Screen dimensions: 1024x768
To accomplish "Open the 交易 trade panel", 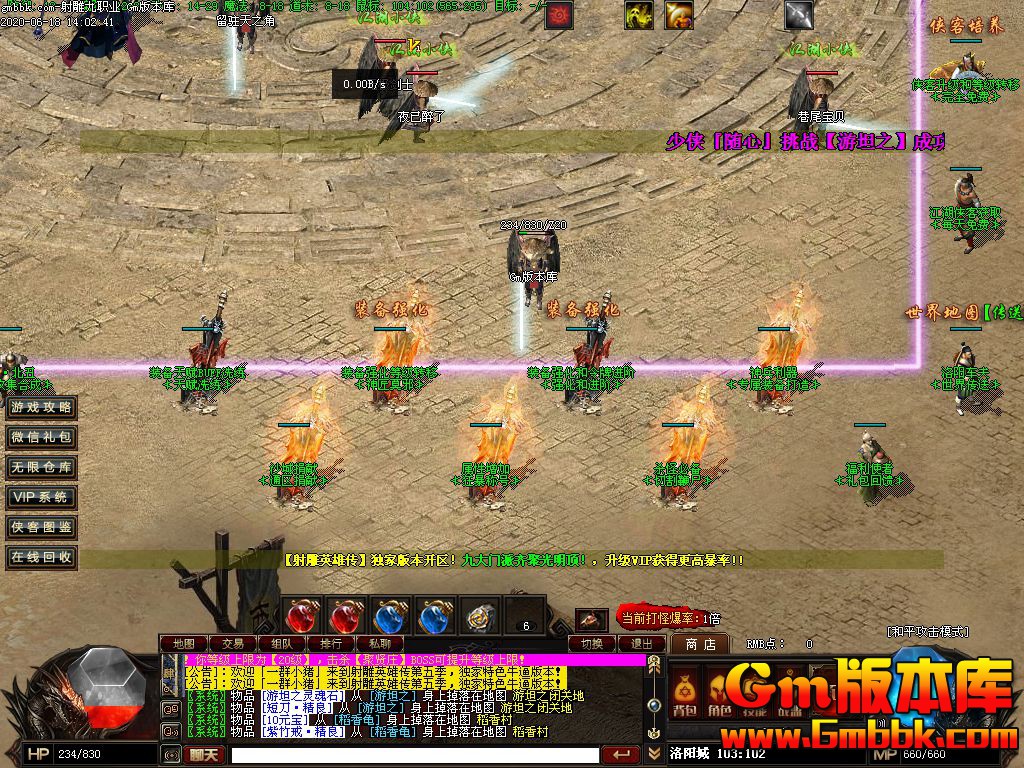I will tap(233, 643).
